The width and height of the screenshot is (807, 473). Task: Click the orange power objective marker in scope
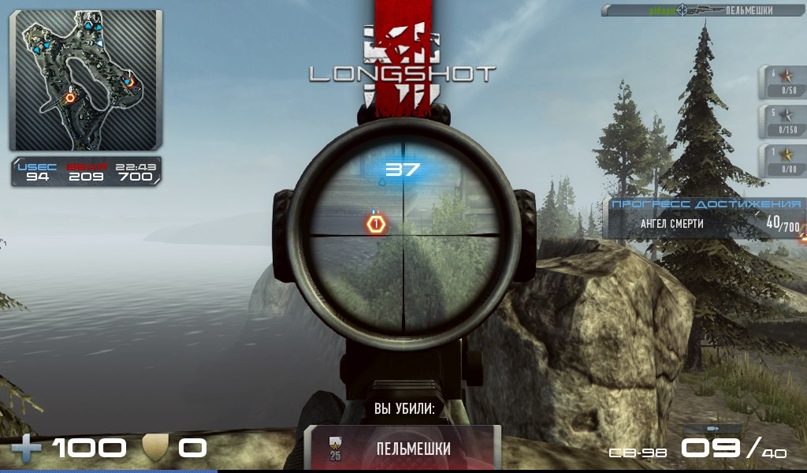[x=376, y=224]
